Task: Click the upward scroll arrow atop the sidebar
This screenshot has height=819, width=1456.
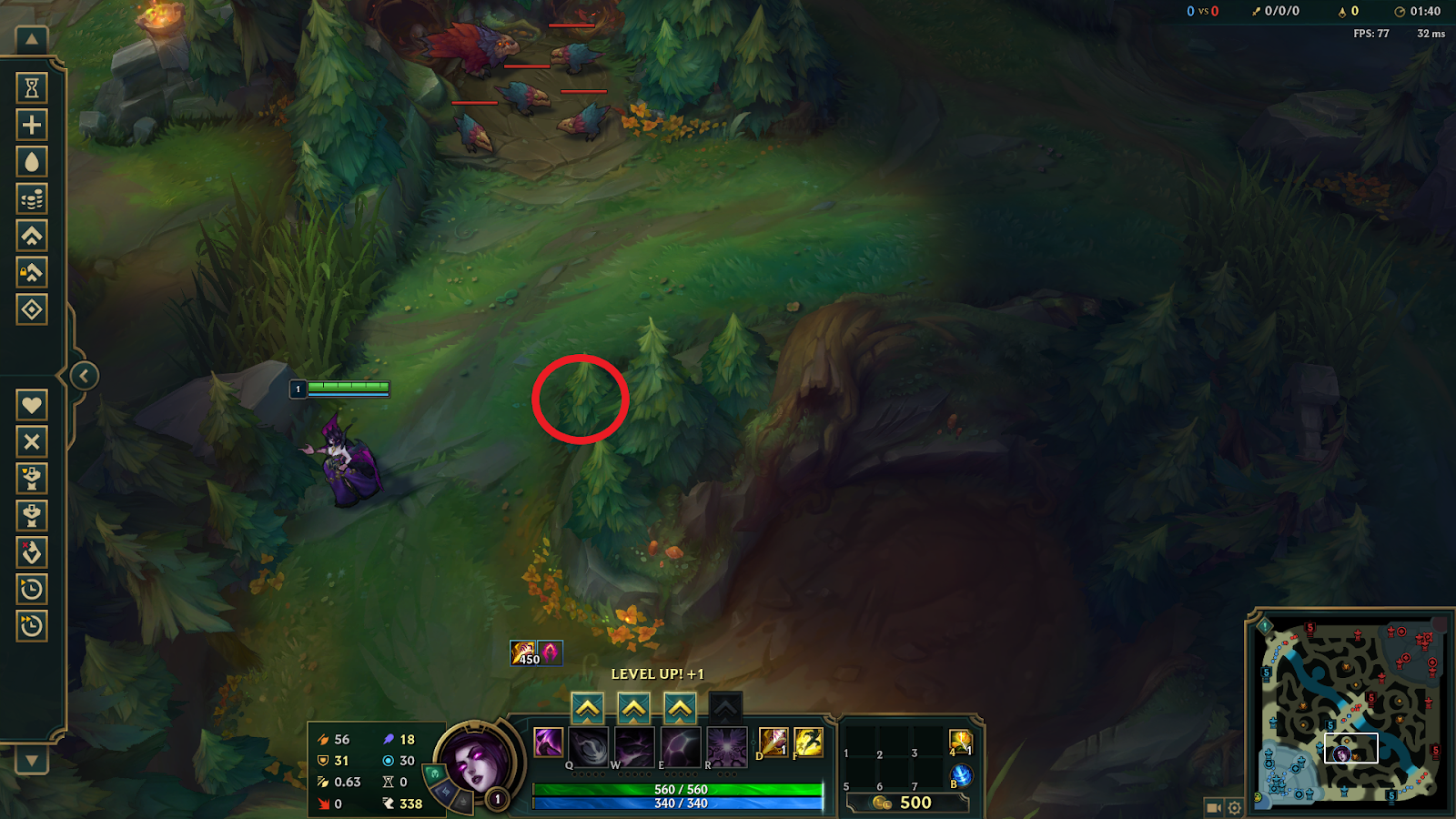Action: click(x=32, y=41)
